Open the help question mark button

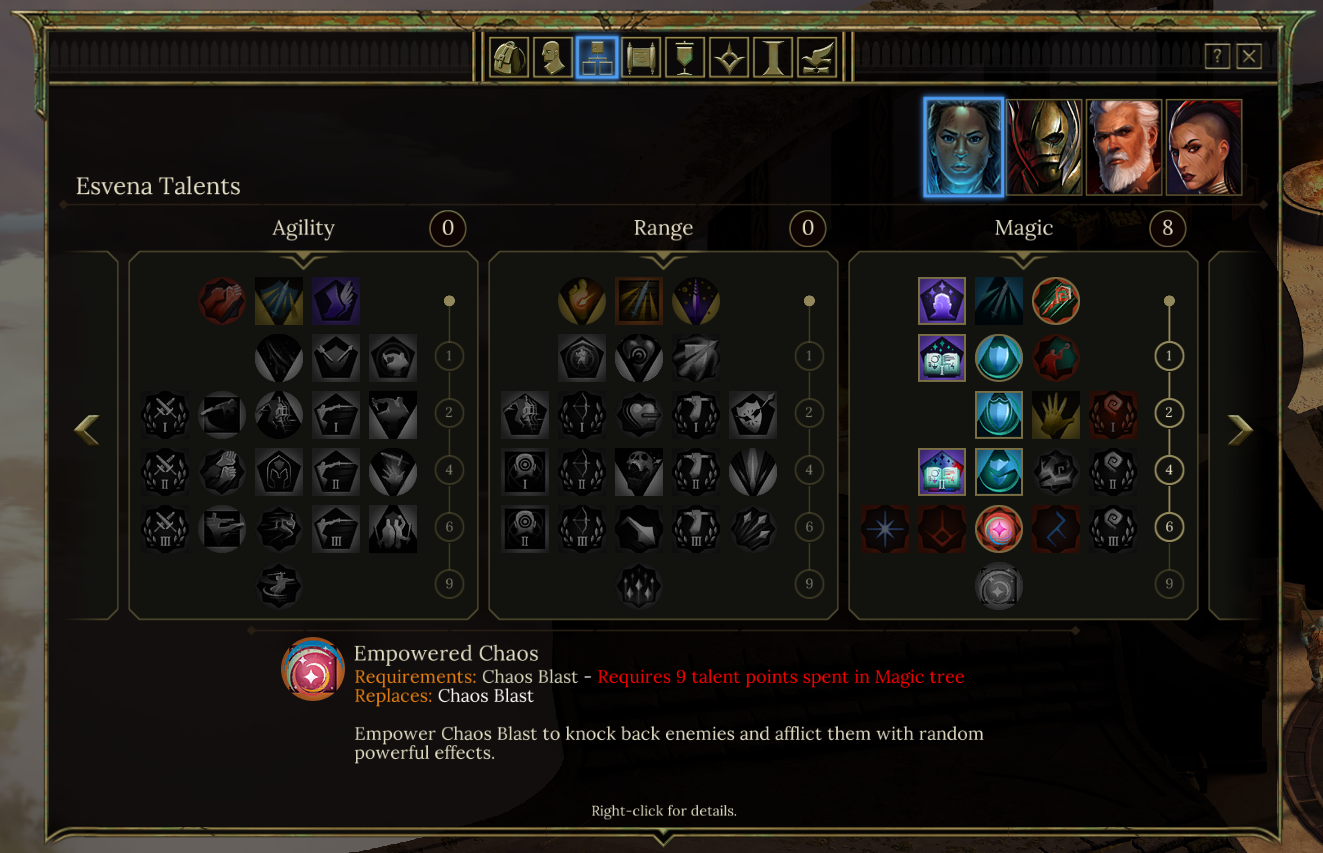coord(1216,56)
